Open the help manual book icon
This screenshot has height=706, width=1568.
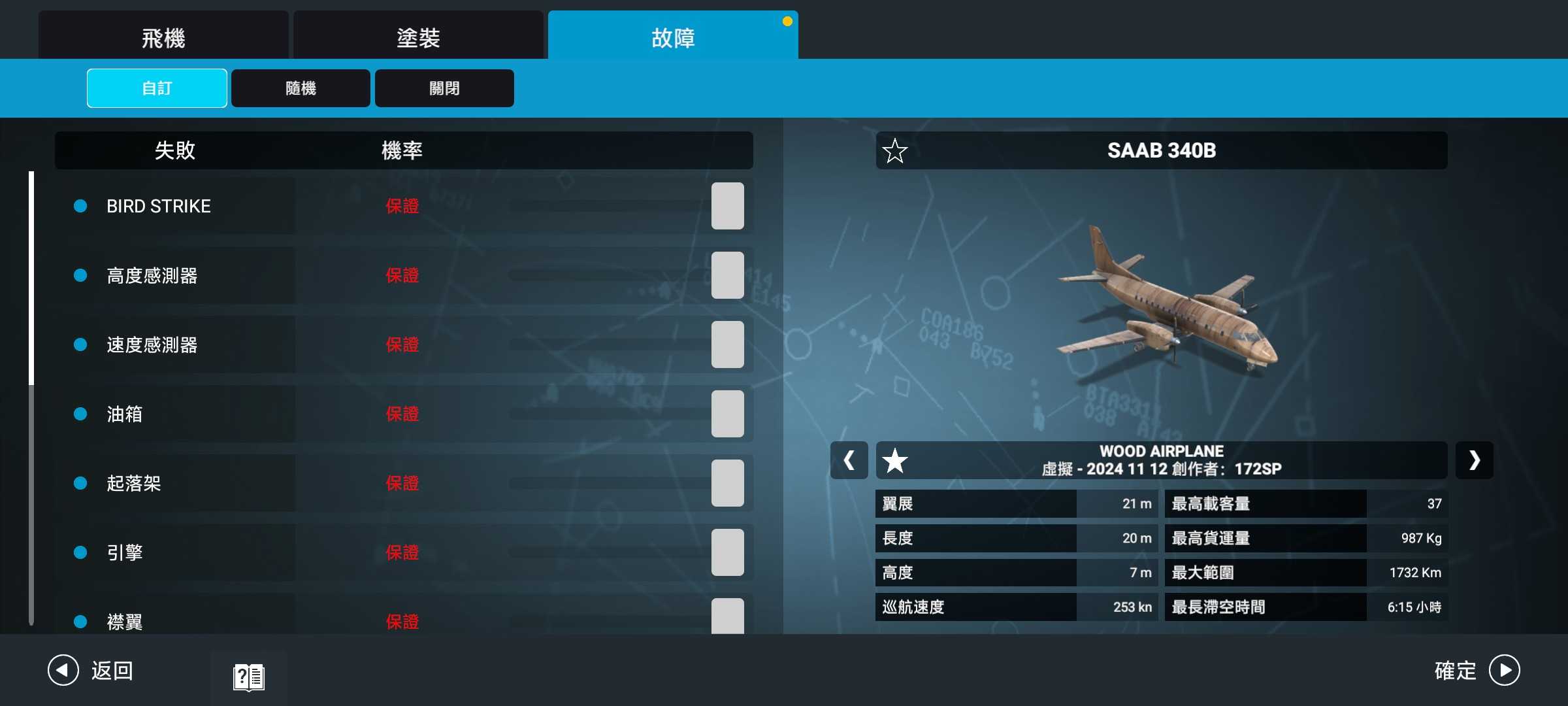[248, 677]
